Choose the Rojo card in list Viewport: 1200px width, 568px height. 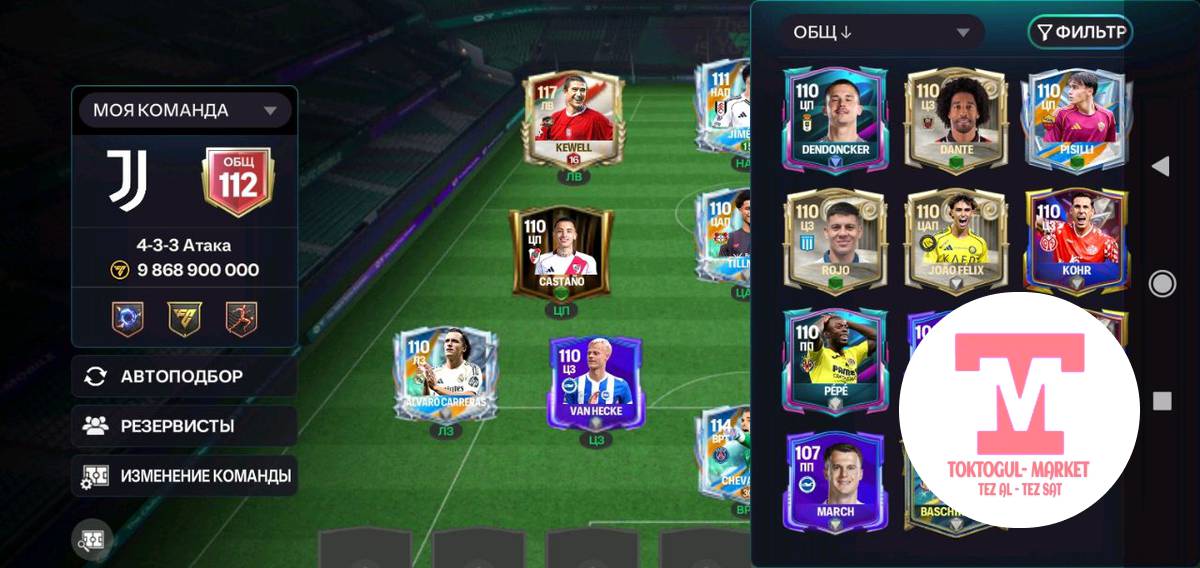[834, 238]
